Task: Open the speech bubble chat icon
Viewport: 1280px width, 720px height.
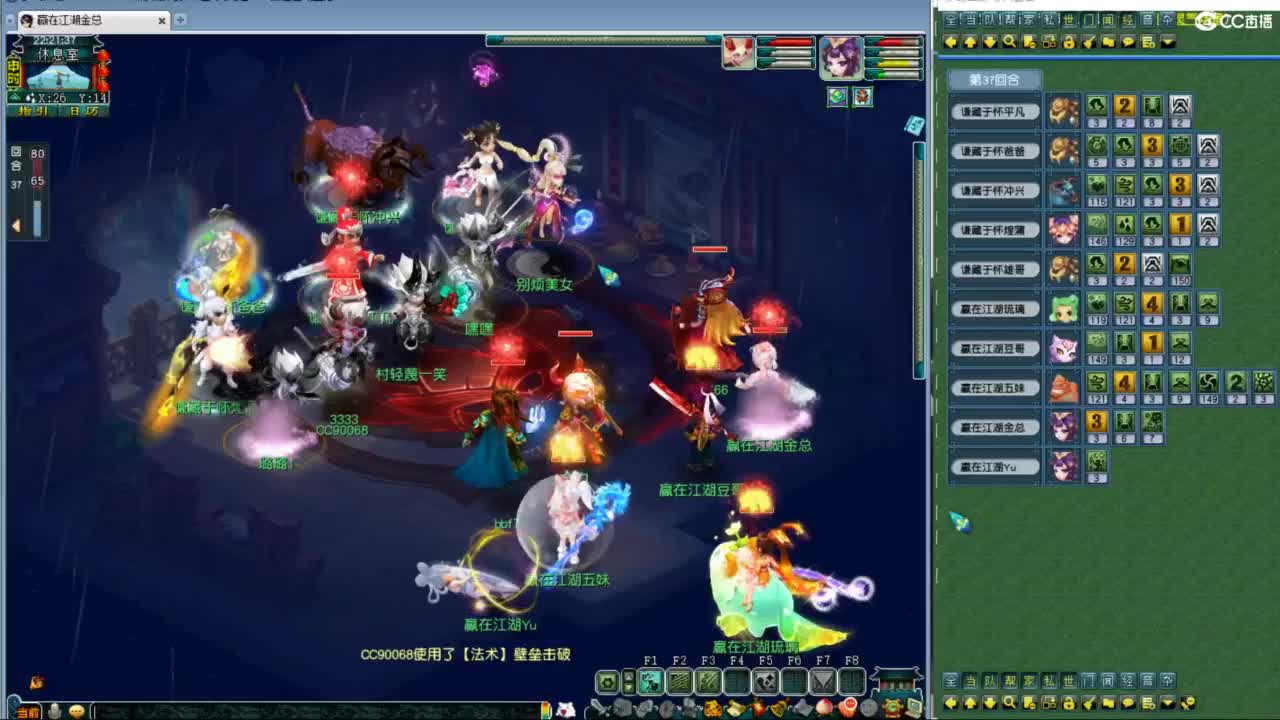Action: [x=1127, y=41]
